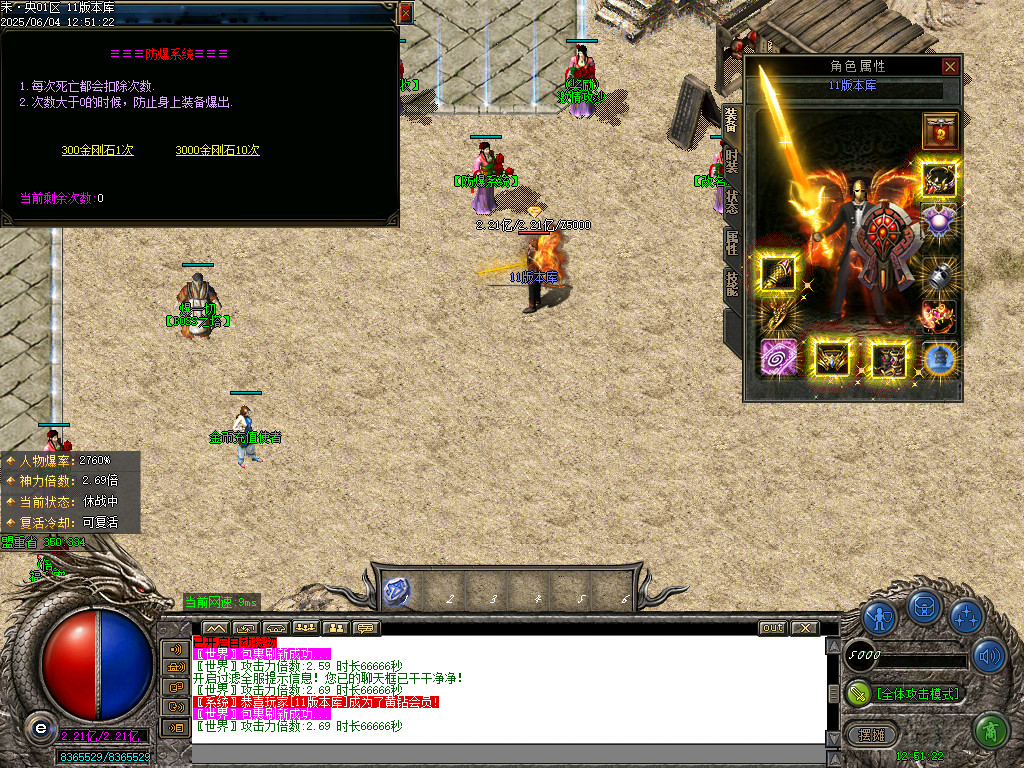This screenshot has height=768, width=1024.
Task: Select the 技能 tab
Action: [732, 284]
